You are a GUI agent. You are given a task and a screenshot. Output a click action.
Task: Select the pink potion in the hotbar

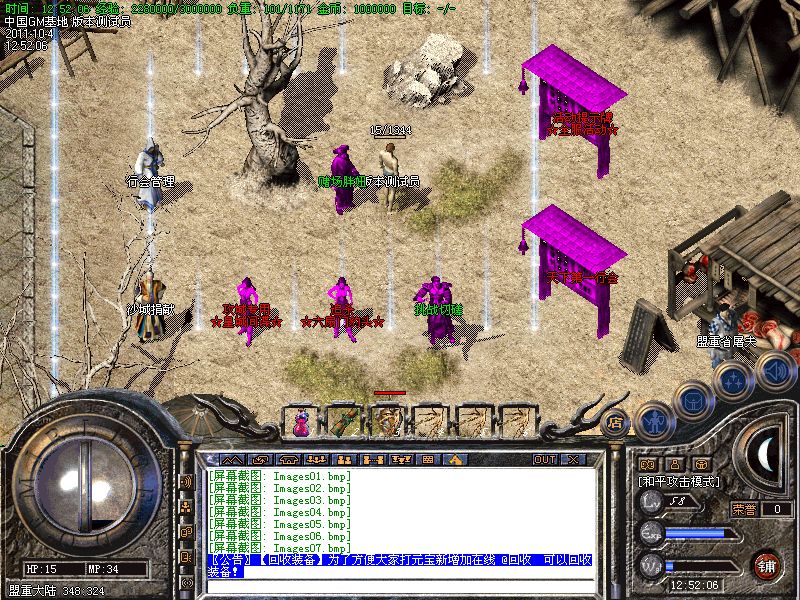[301, 422]
